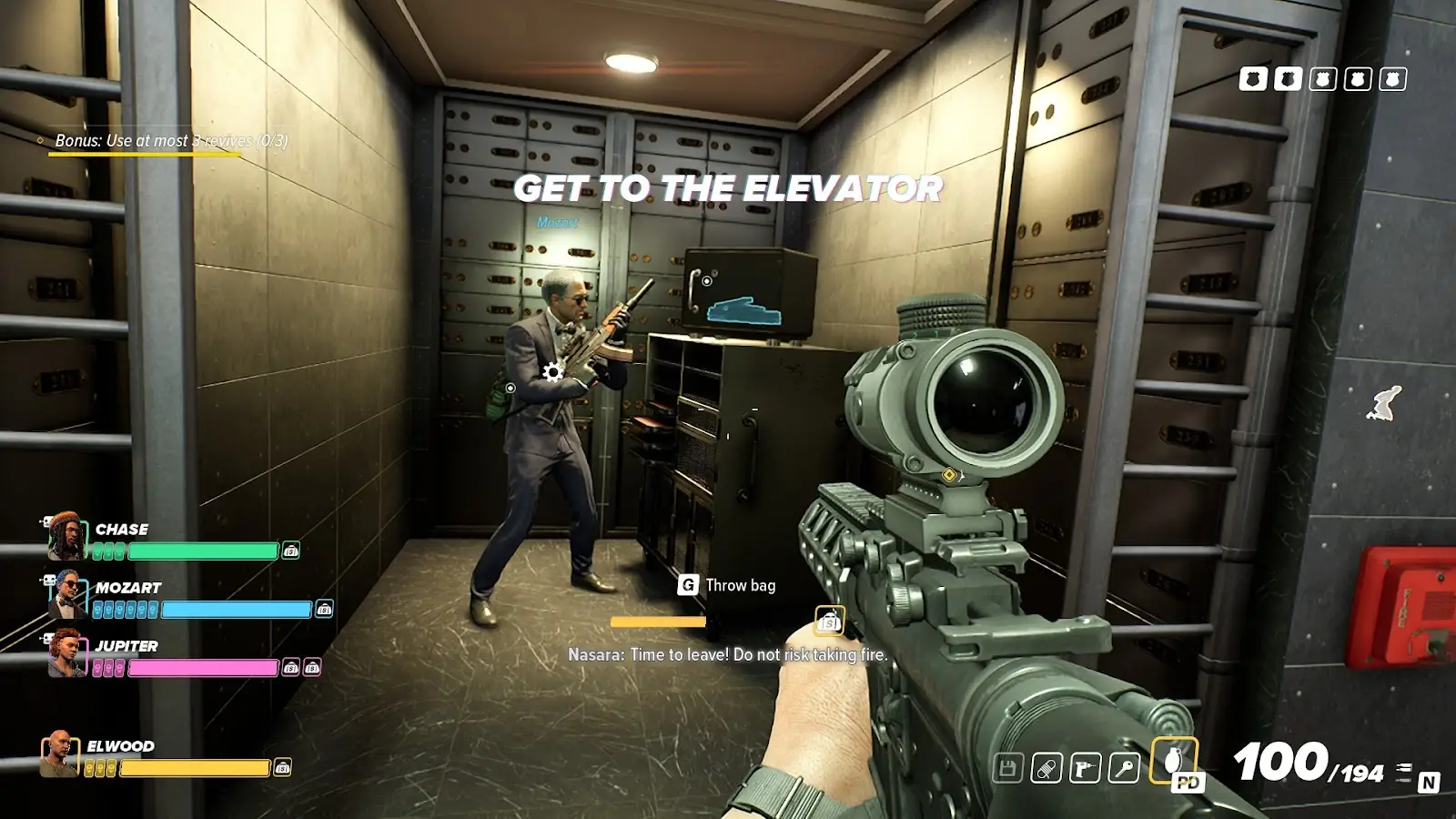Click the floppy disk equipment icon
The image size is (1456, 819).
(1007, 769)
